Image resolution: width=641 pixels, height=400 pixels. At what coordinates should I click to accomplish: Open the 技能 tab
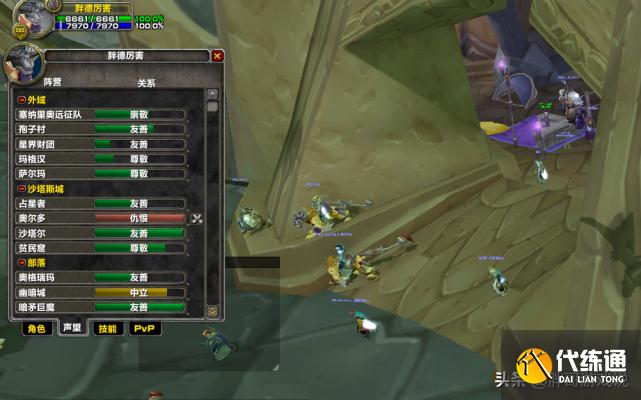pos(106,328)
